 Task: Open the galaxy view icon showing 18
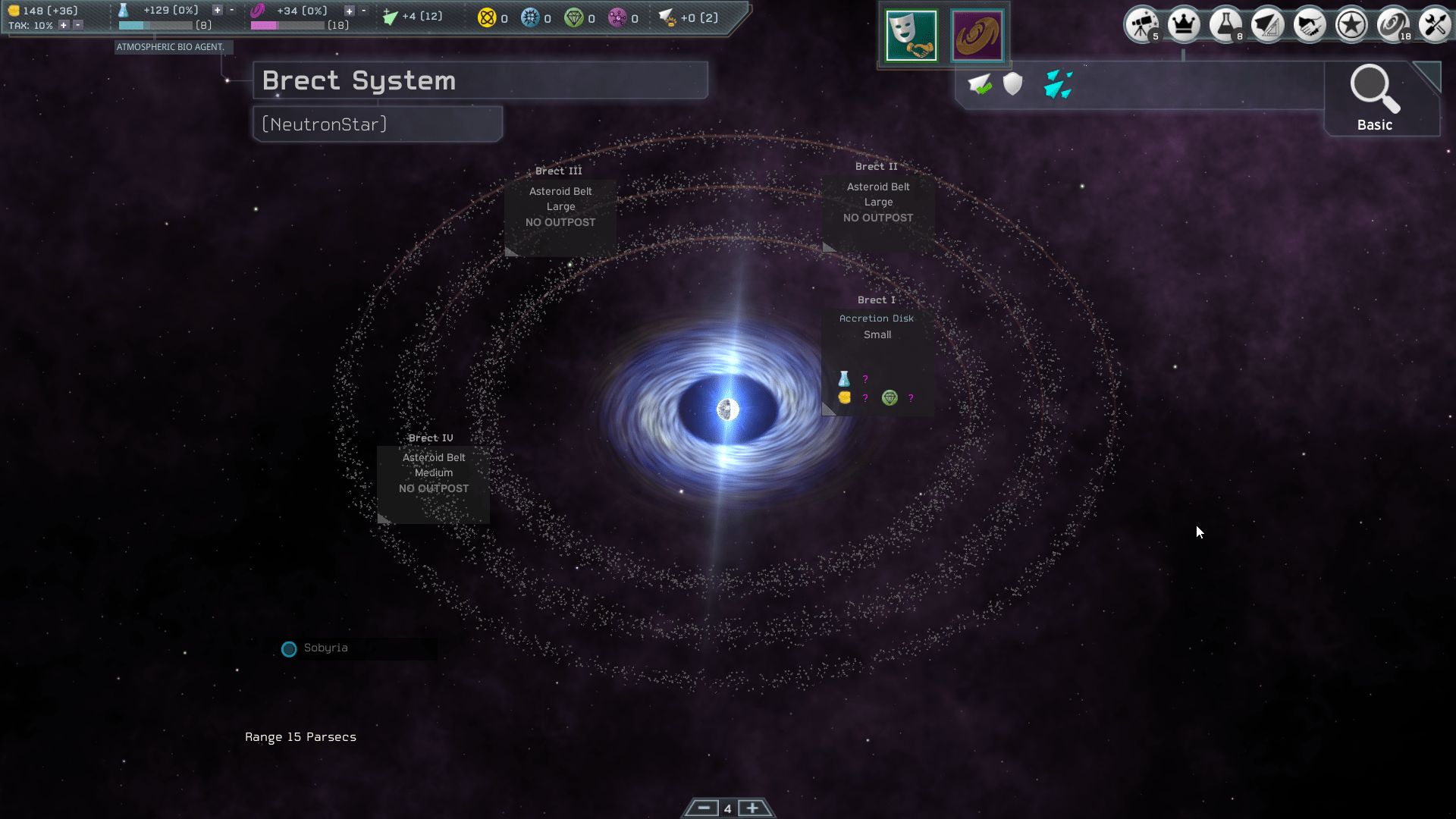1394,24
